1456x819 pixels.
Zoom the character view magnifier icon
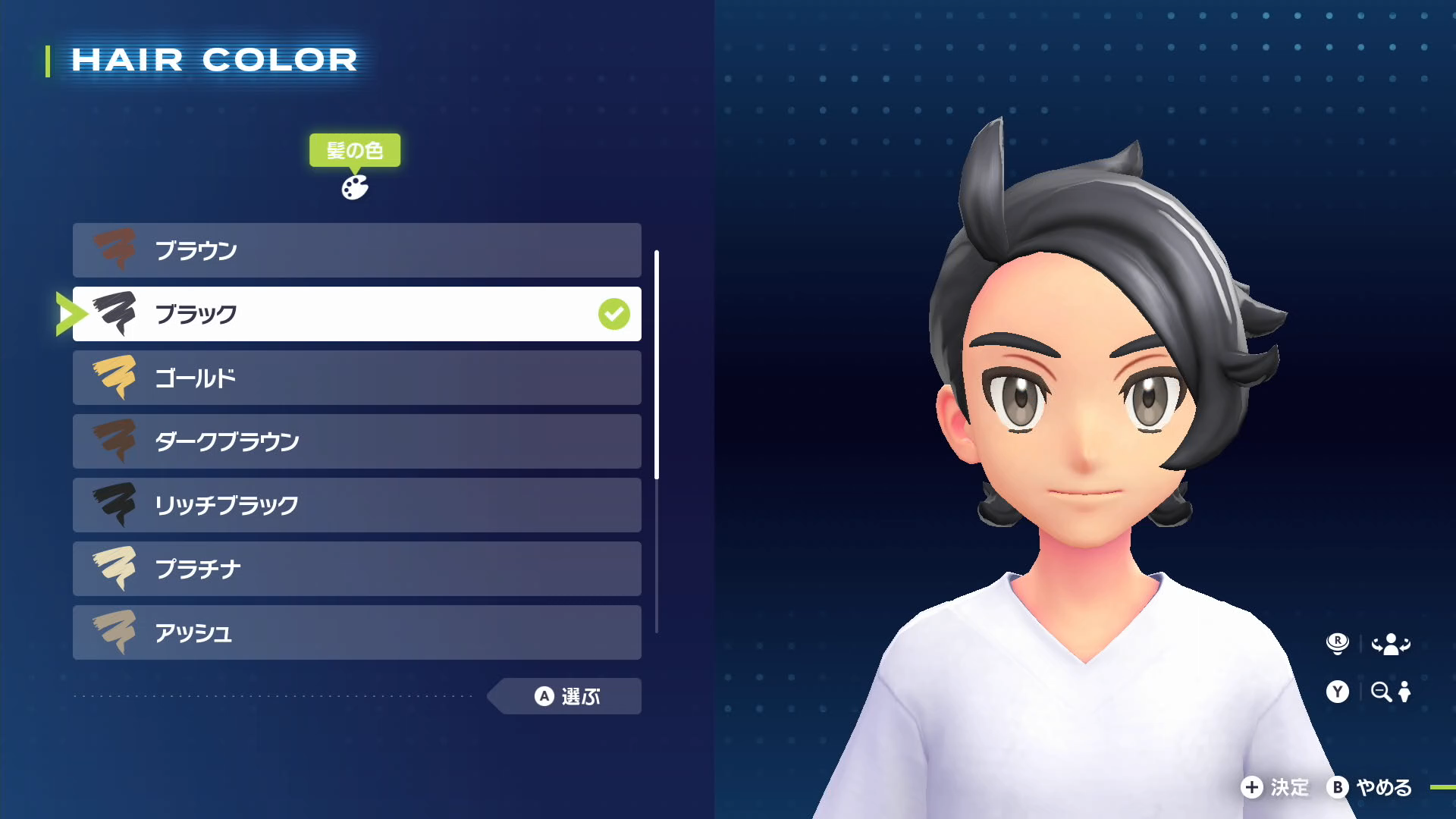click(x=1381, y=692)
